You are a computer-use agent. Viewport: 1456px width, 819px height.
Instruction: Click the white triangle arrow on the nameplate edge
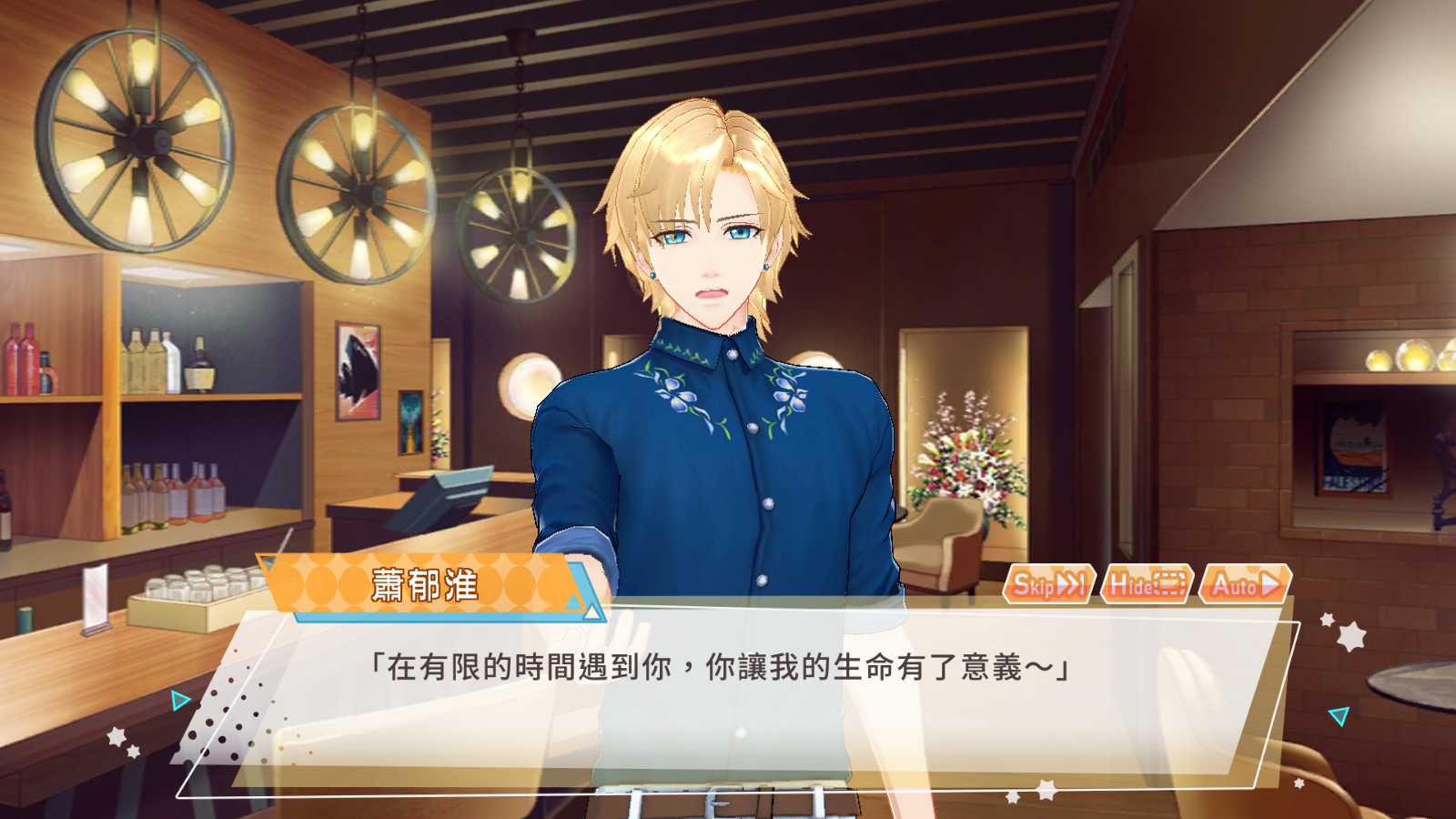pyautogui.click(x=591, y=611)
